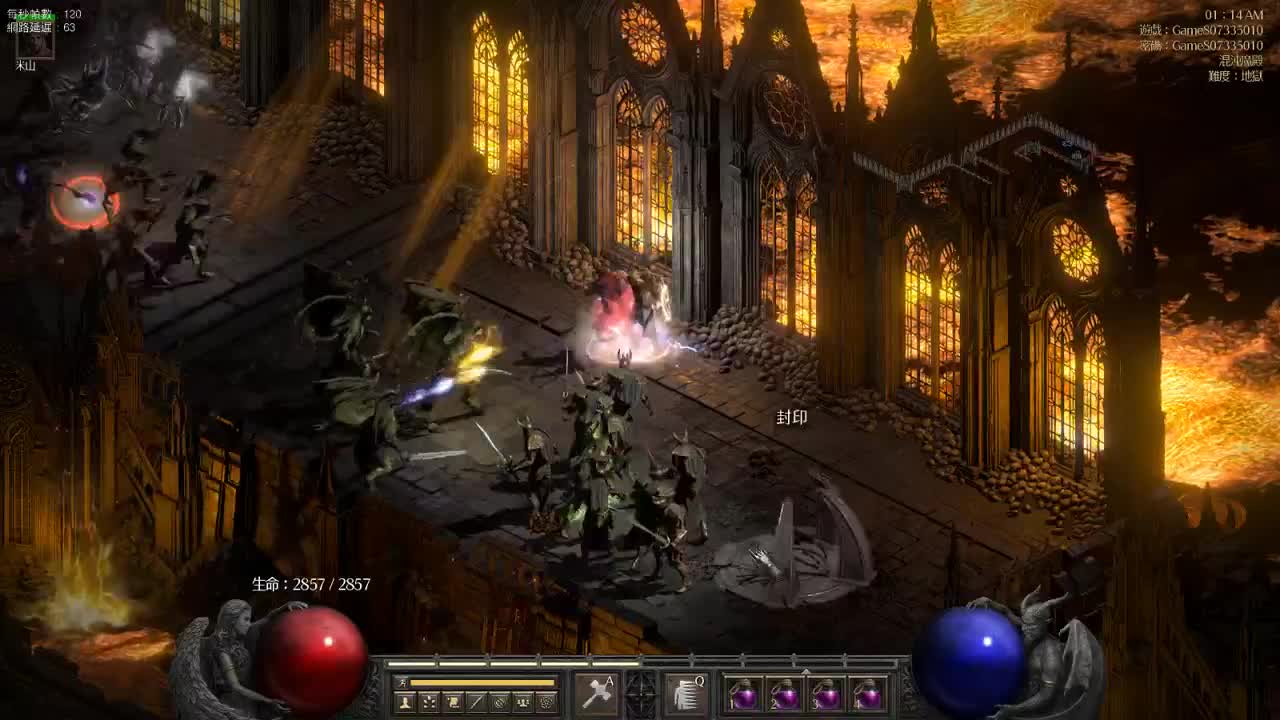This screenshot has height=720, width=1280.
Task: Select the comb-shaped skill icon marked Q
Action: tap(686, 693)
